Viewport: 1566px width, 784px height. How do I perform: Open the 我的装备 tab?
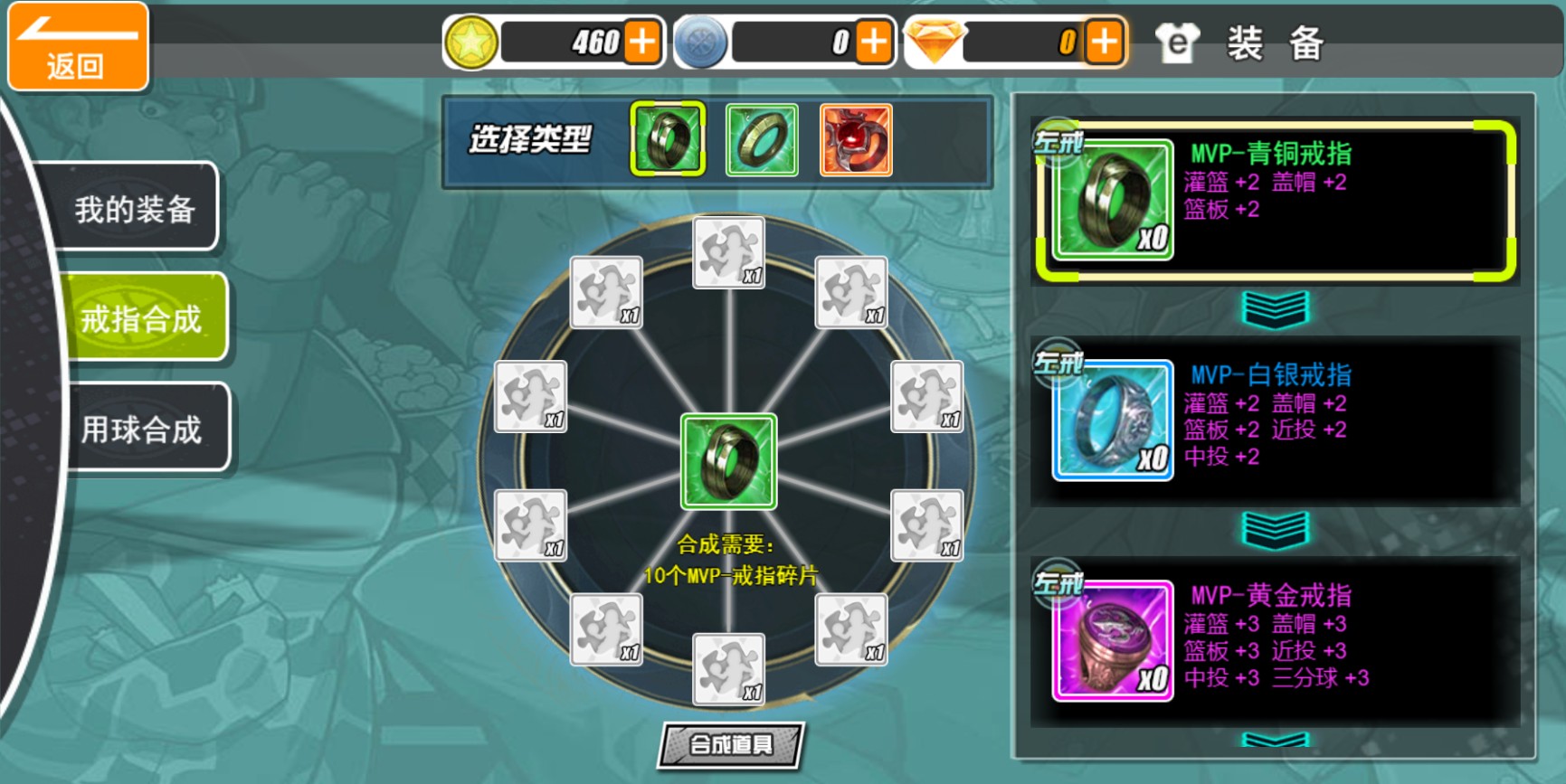(x=136, y=209)
